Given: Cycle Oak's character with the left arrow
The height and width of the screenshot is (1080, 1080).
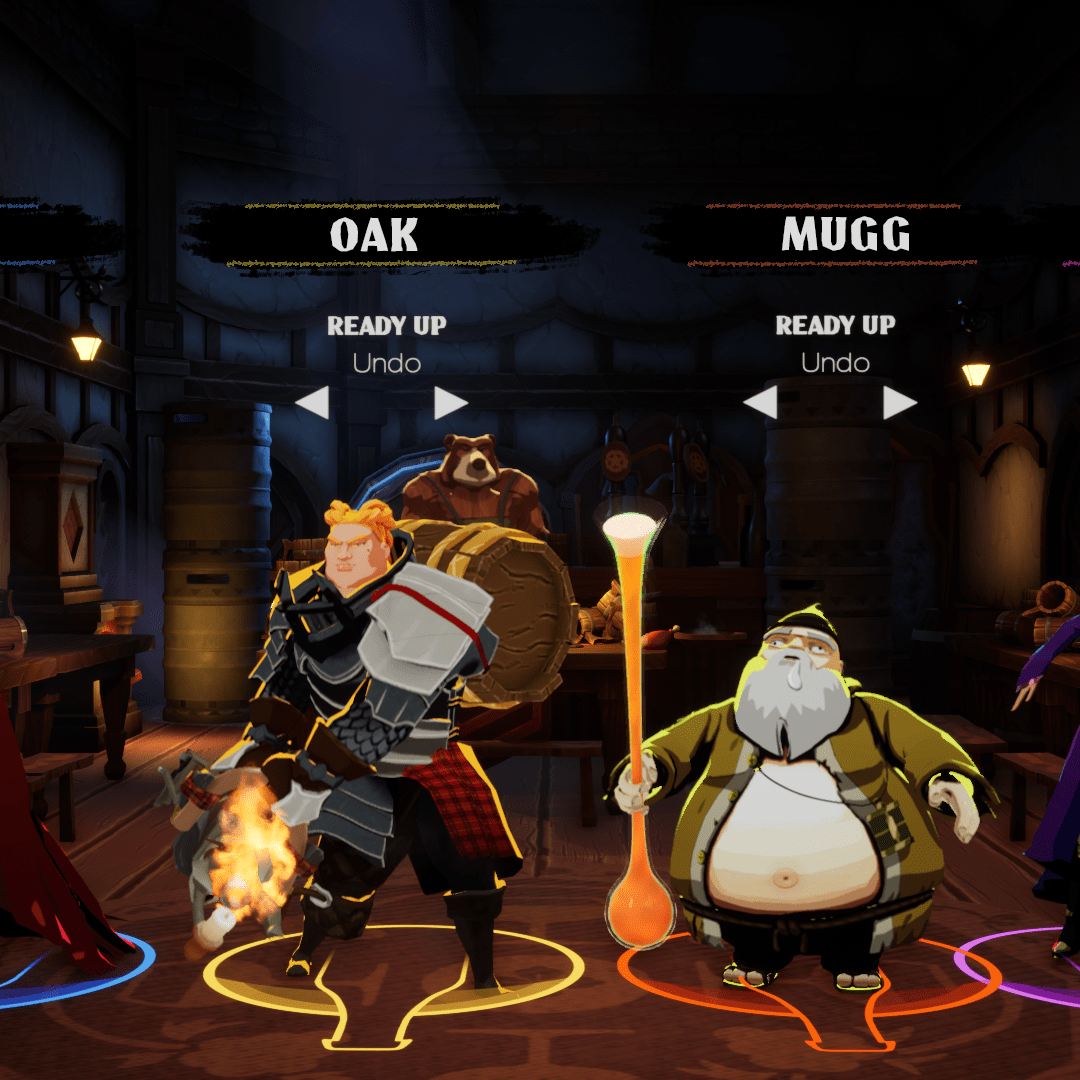Looking at the screenshot, I should coord(312,404).
